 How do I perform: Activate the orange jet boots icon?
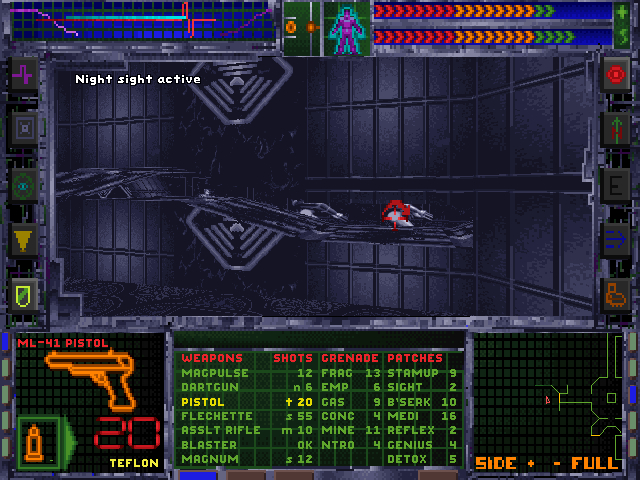(615, 294)
